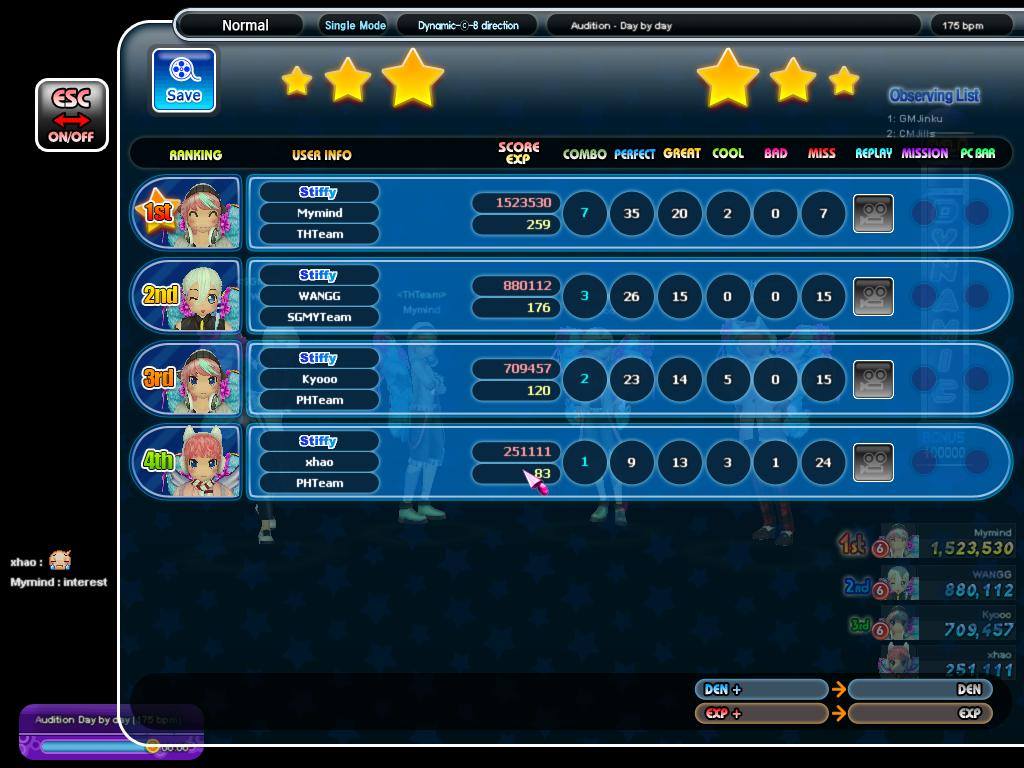
Task: Open WANGG's replay camera icon
Action: [873, 296]
